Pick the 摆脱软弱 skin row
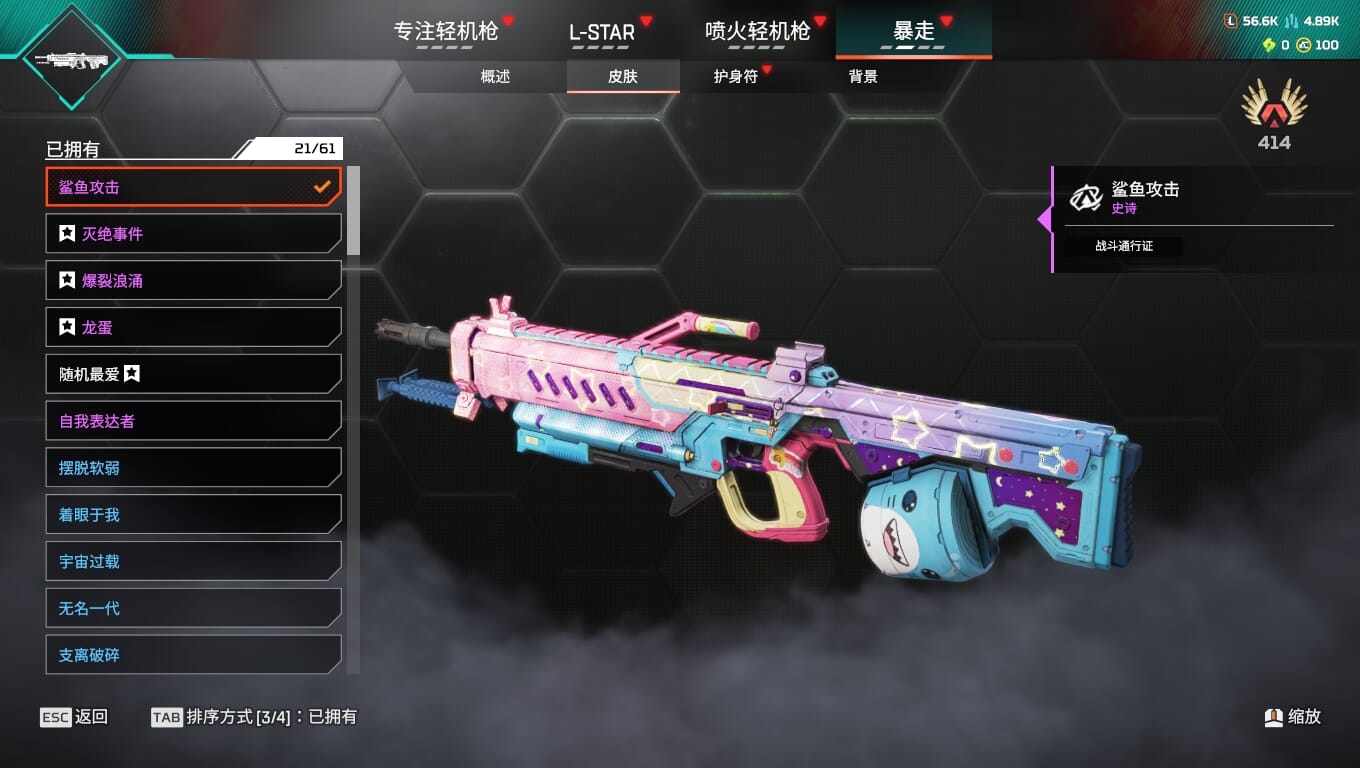1360x768 pixels. pyautogui.click(x=193, y=468)
